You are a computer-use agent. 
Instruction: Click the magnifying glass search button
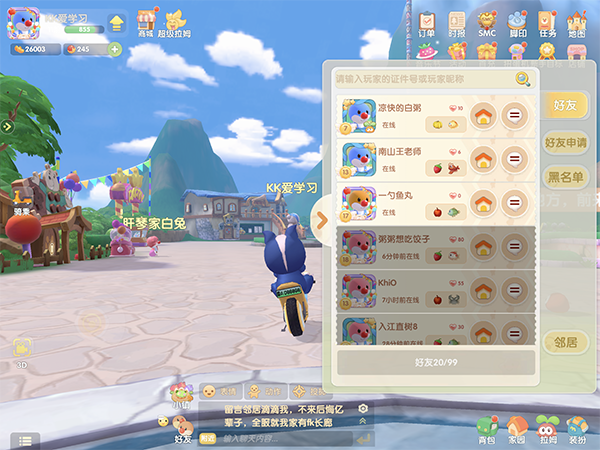522,79
